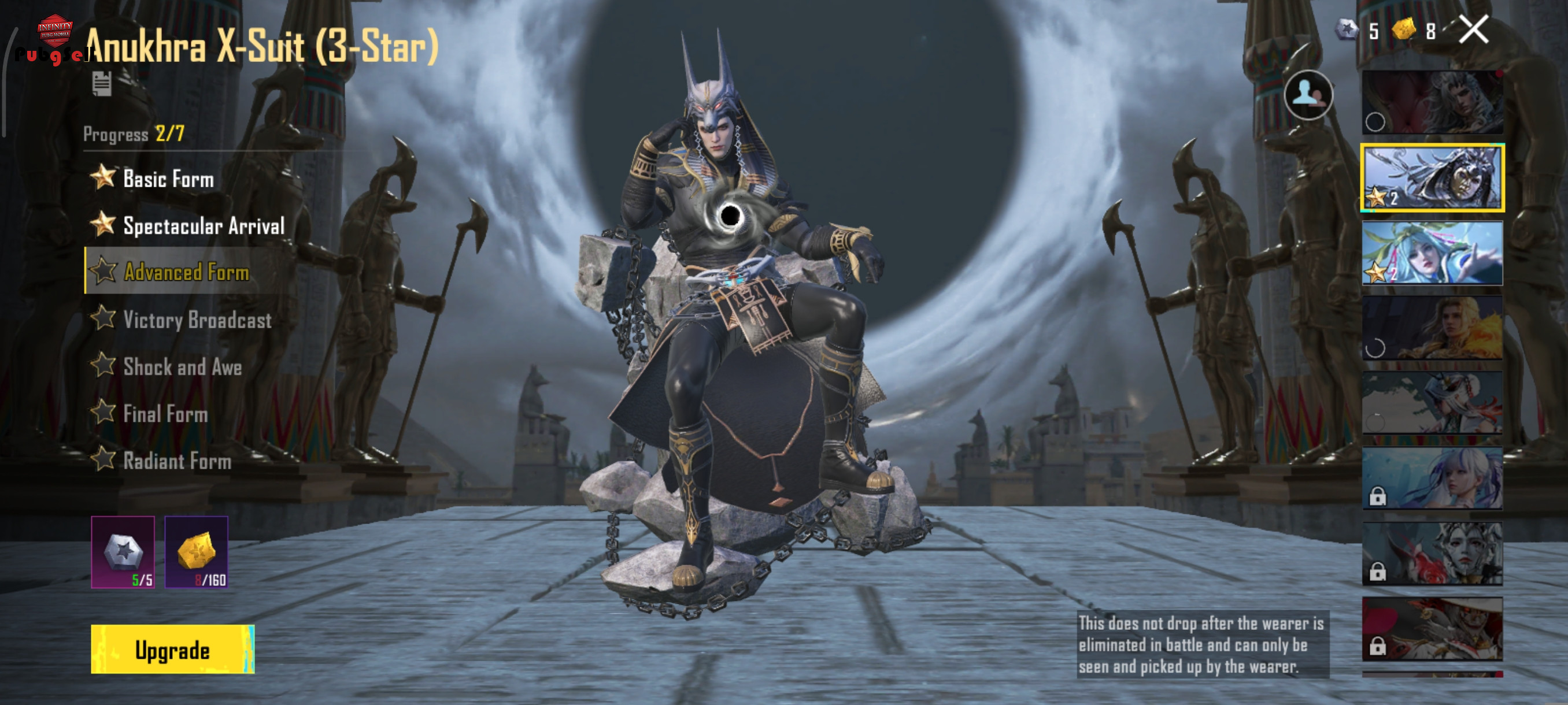Select the fiery golden X-Suit thumbnail
The height and width of the screenshot is (705, 1568).
click(1432, 328)
